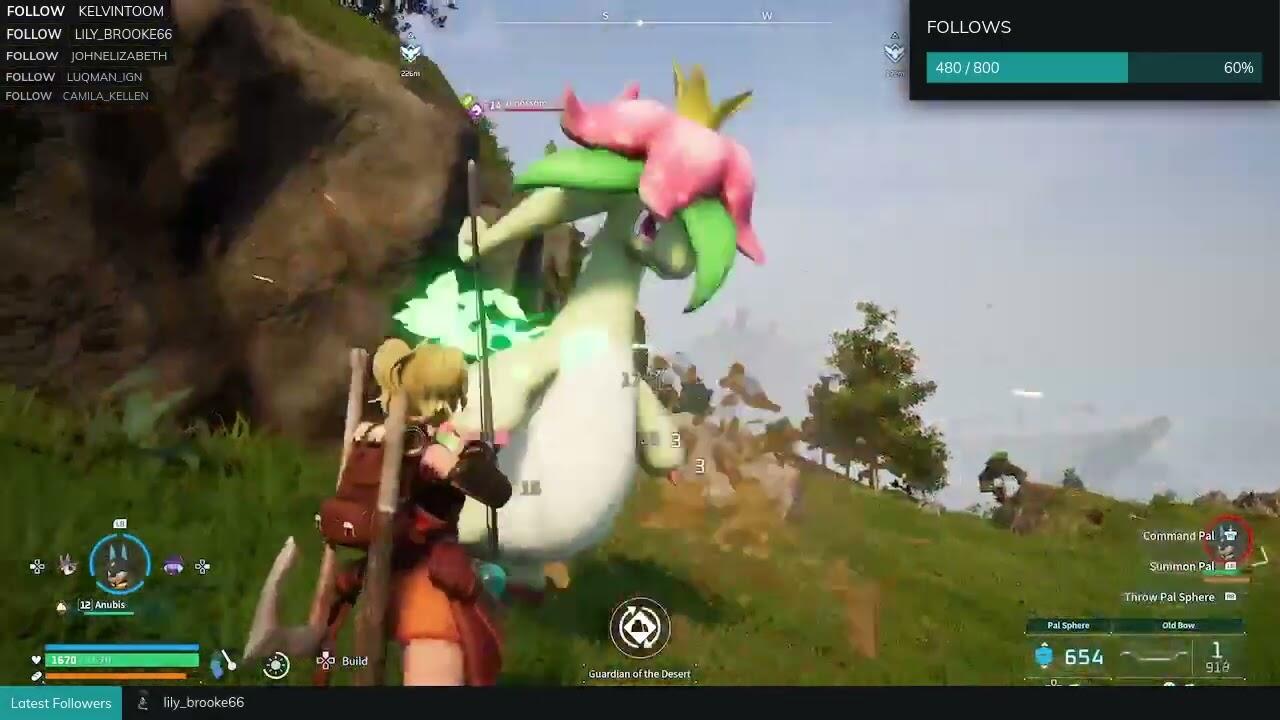
Task: Click the Command Pal portrait circled in red
Action: [x=1229, y=537]
